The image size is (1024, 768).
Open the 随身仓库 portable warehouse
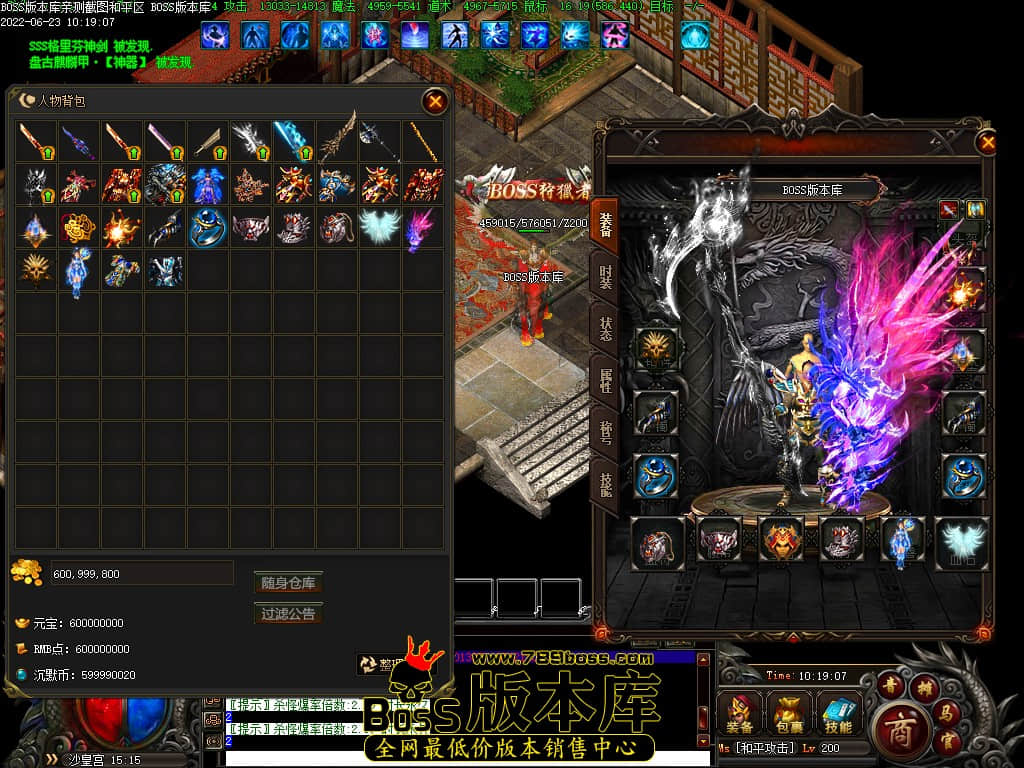[x=288, y=583]
